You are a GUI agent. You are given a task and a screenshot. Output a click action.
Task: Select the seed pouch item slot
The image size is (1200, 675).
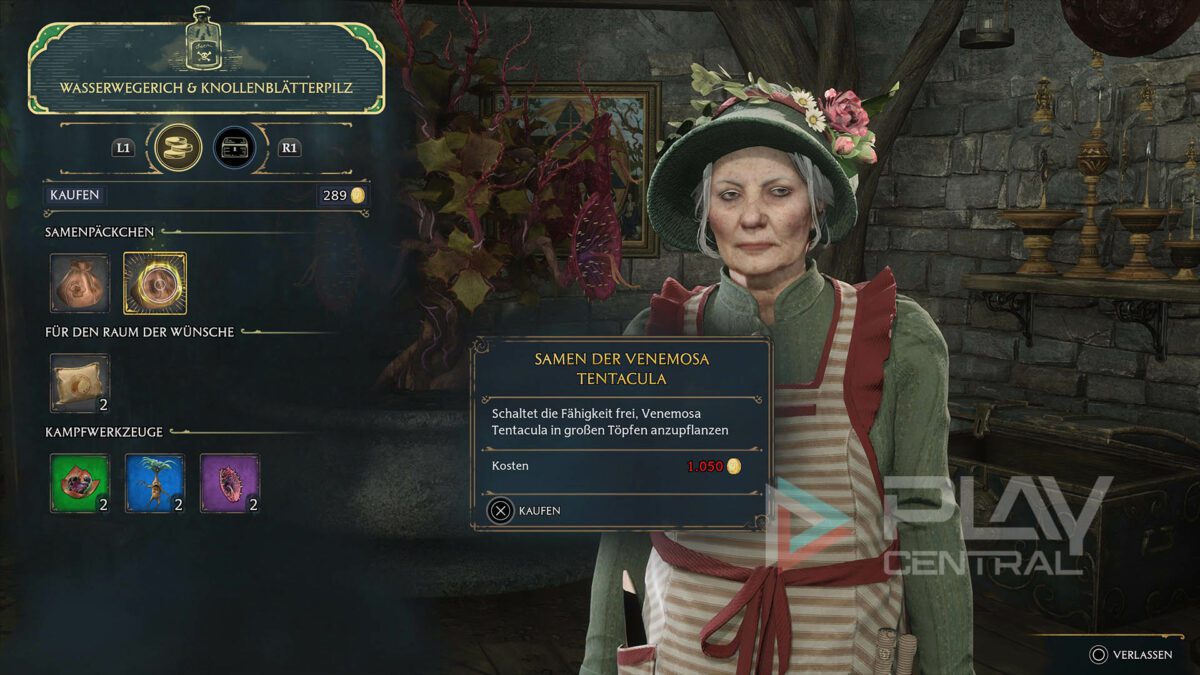tap(80, 283)
